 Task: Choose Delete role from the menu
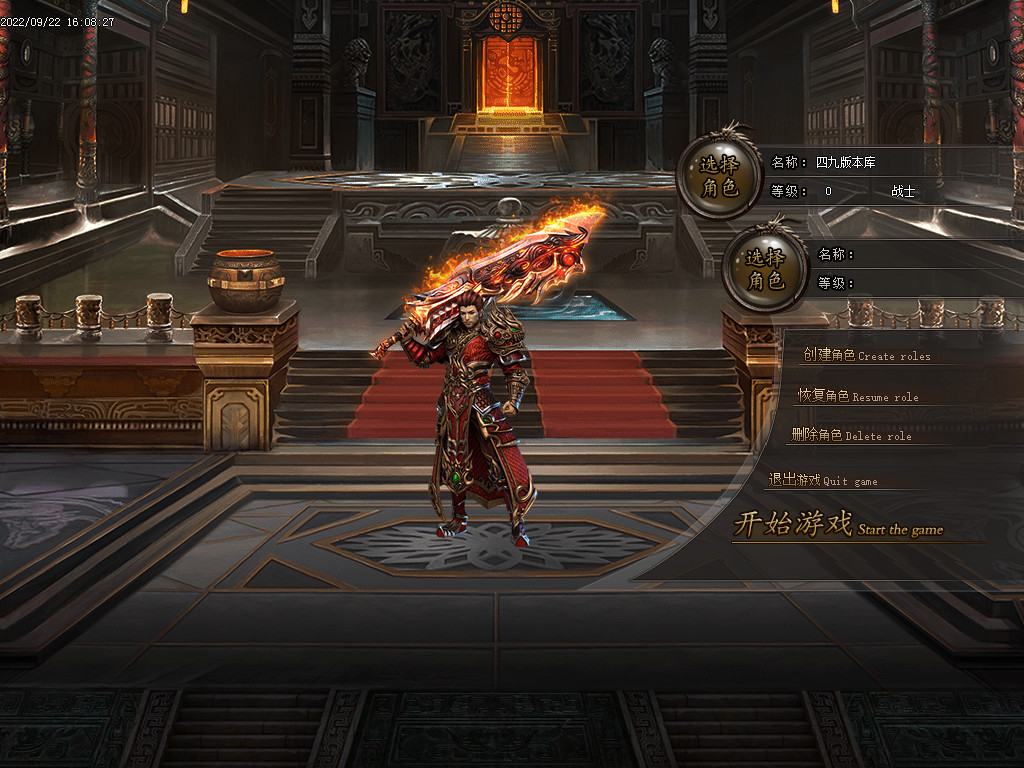click(x=851, y=435)
